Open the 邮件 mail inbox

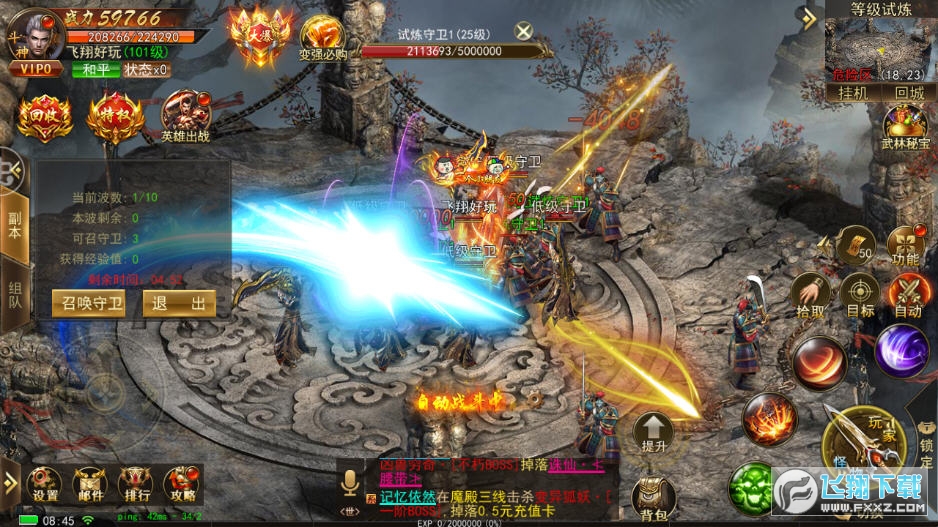pos(91,483)
